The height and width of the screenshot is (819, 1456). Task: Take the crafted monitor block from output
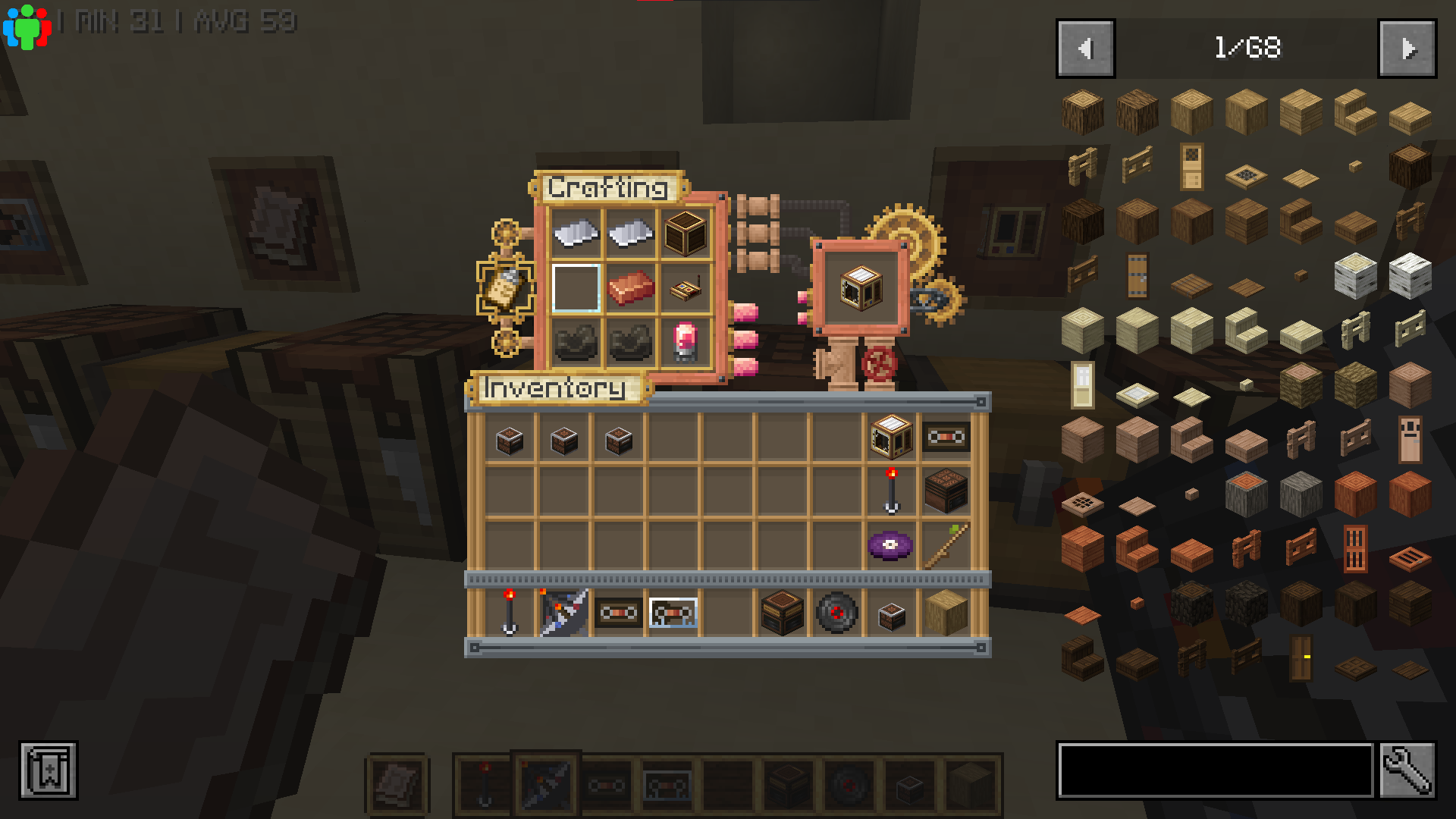(x=861, y=287)
